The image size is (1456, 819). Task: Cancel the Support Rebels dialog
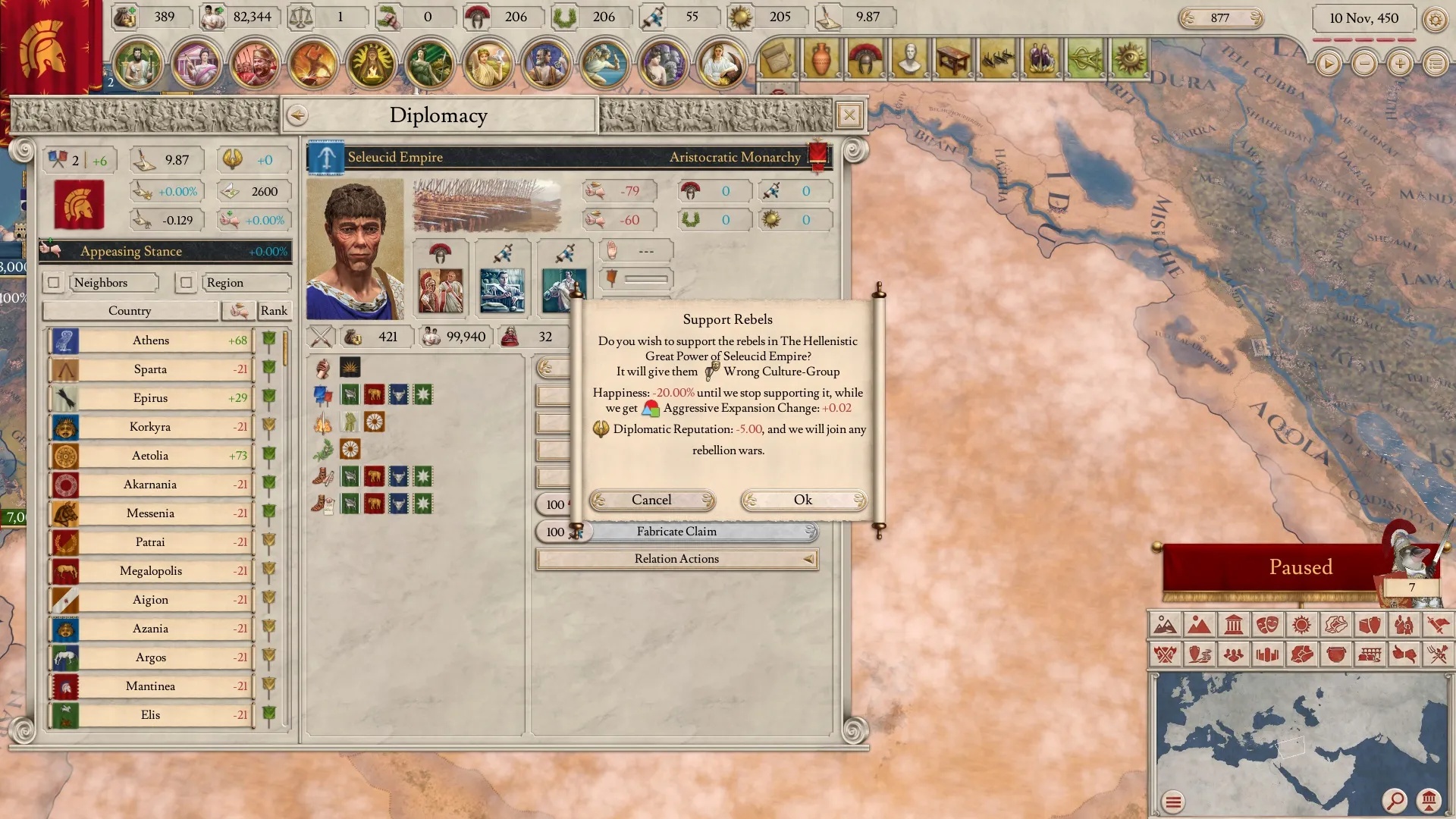(x=651, y=500)
